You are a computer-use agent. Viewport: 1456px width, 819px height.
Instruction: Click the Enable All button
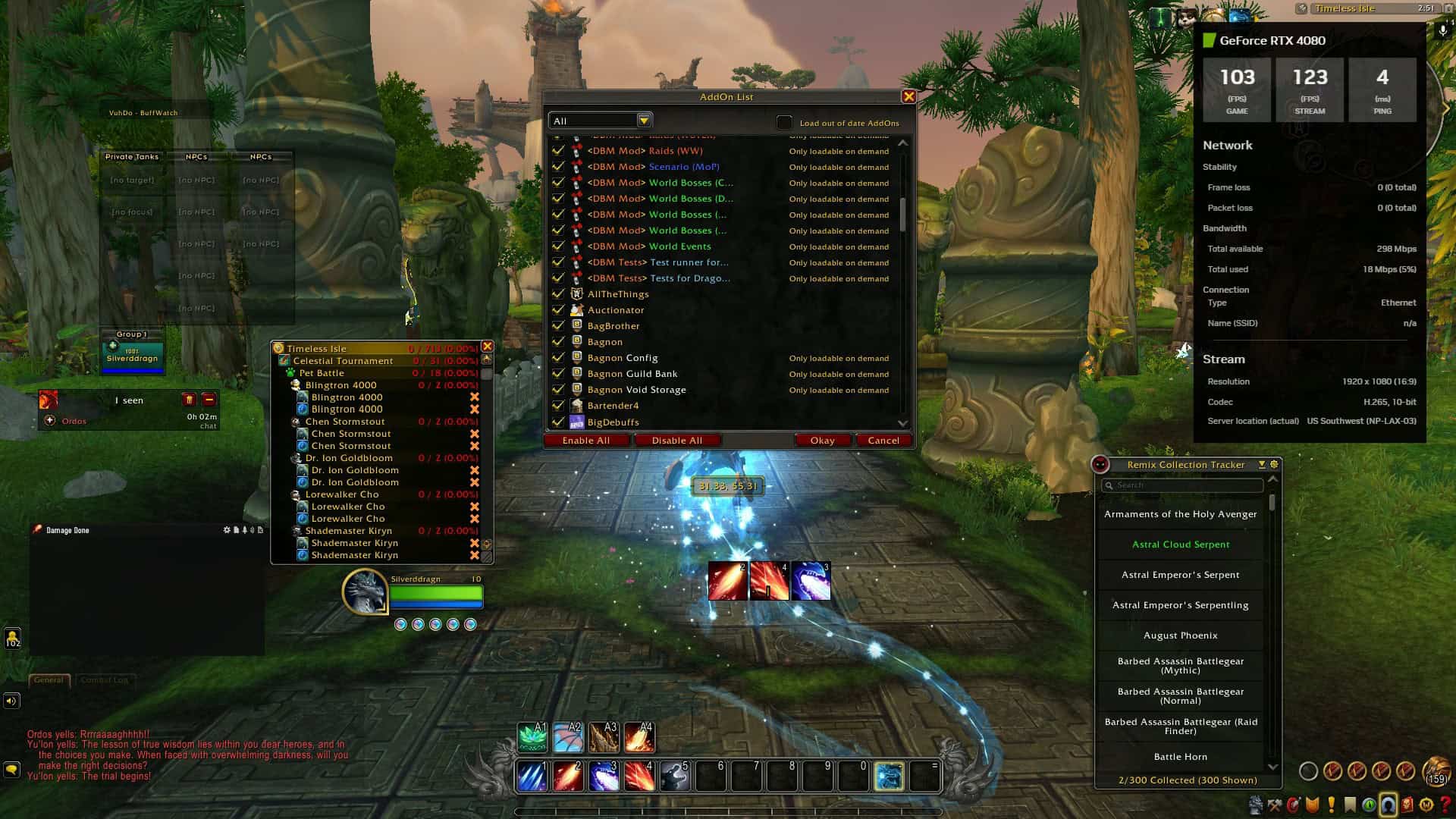click(x=586, y=441)
